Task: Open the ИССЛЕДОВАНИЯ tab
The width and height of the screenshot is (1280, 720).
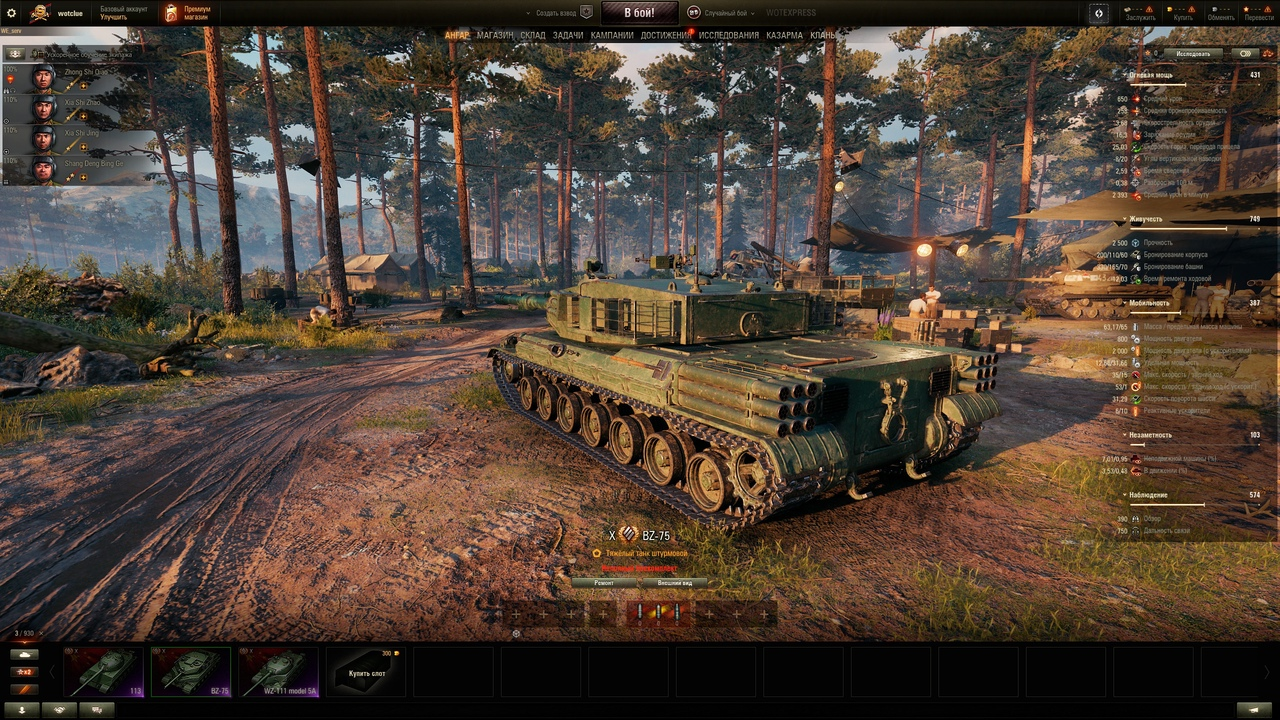Action: 728,35
